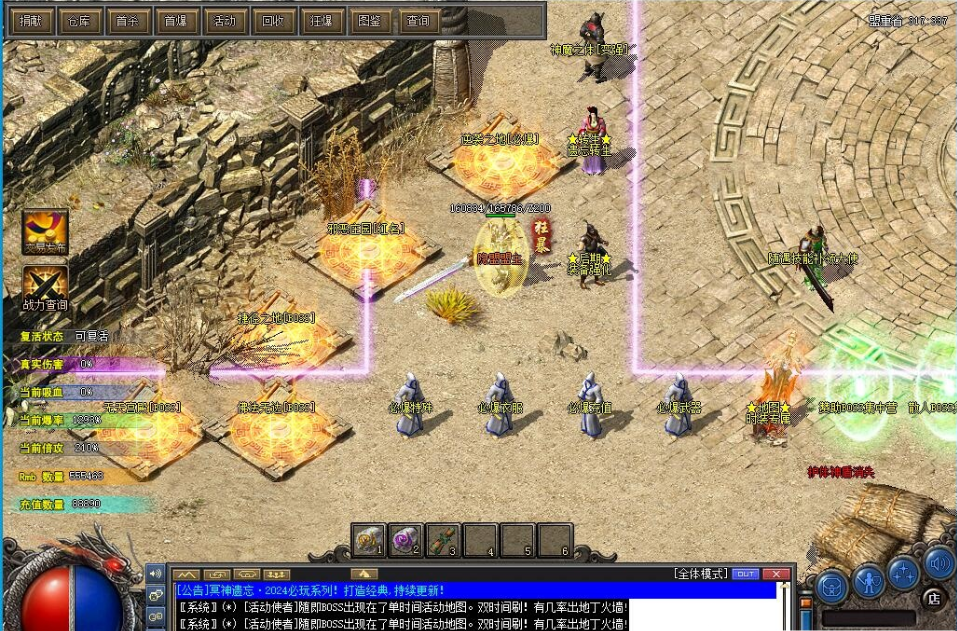Open the 回收 recycle menu
Screen dimensions: 957x631
point(271,20)
